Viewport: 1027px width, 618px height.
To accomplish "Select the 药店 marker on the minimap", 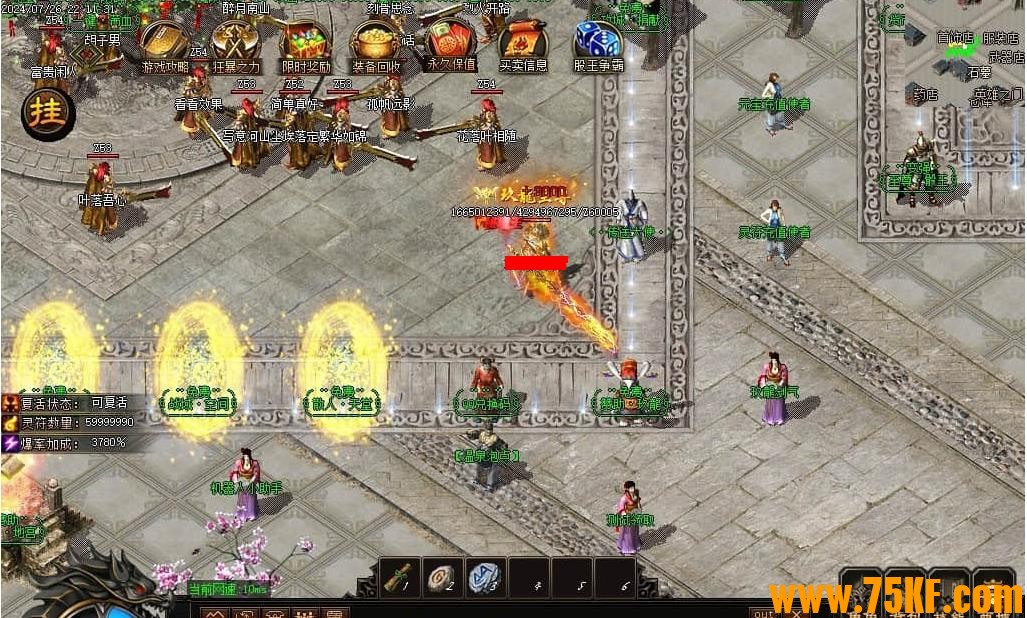I will click(925, 95).
